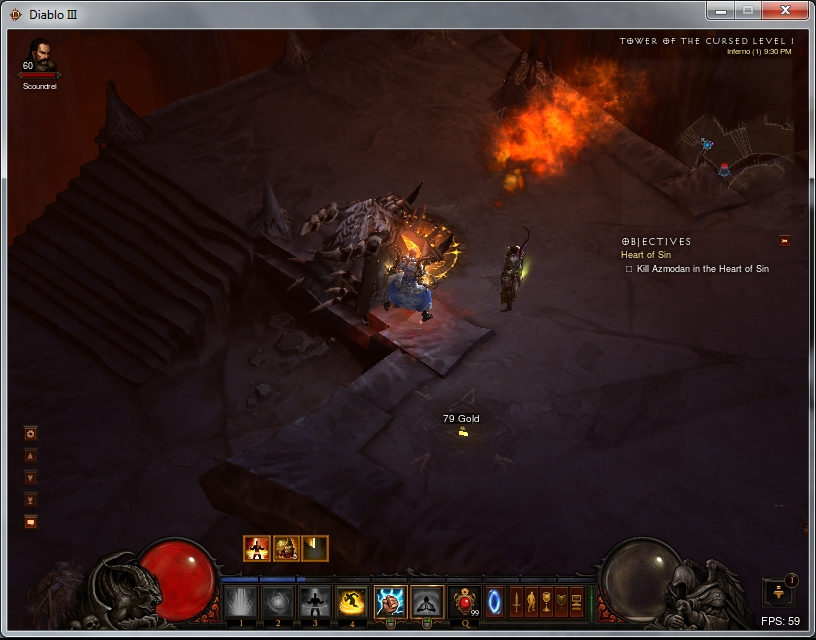Collapse the Objectives tracker panel

point(785,240)
